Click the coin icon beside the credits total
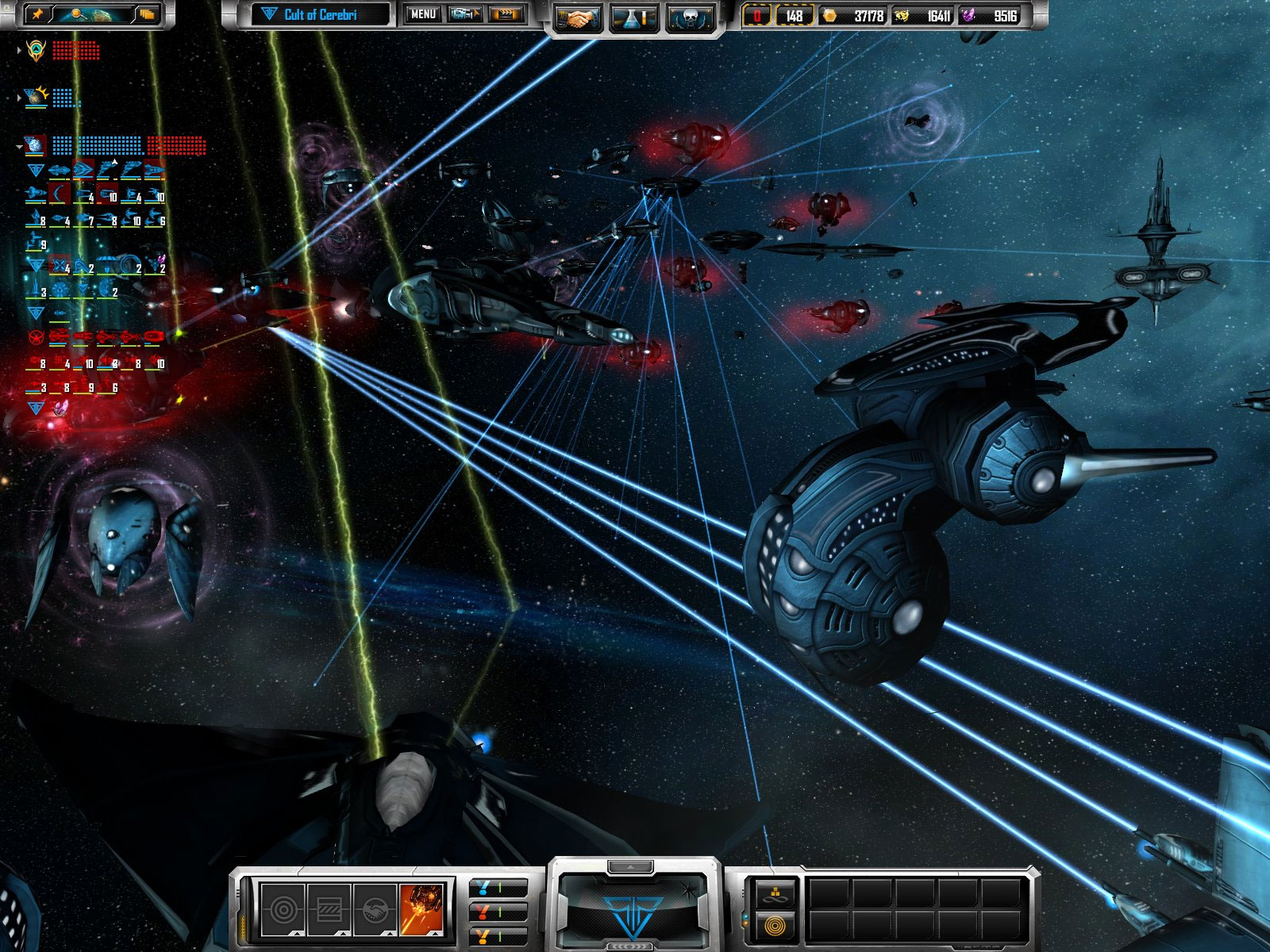Image resolution: width=1270 pixels, height=952 pixels. 830,14
